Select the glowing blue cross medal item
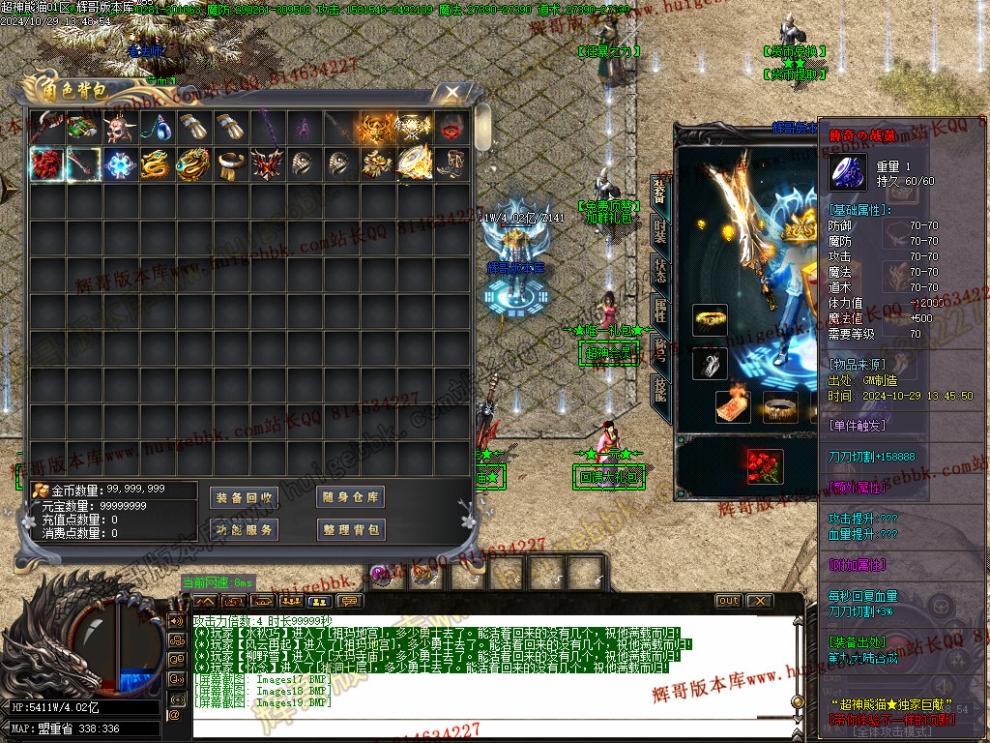Viewport: 990px width, 743px height. tap(121, 164)
